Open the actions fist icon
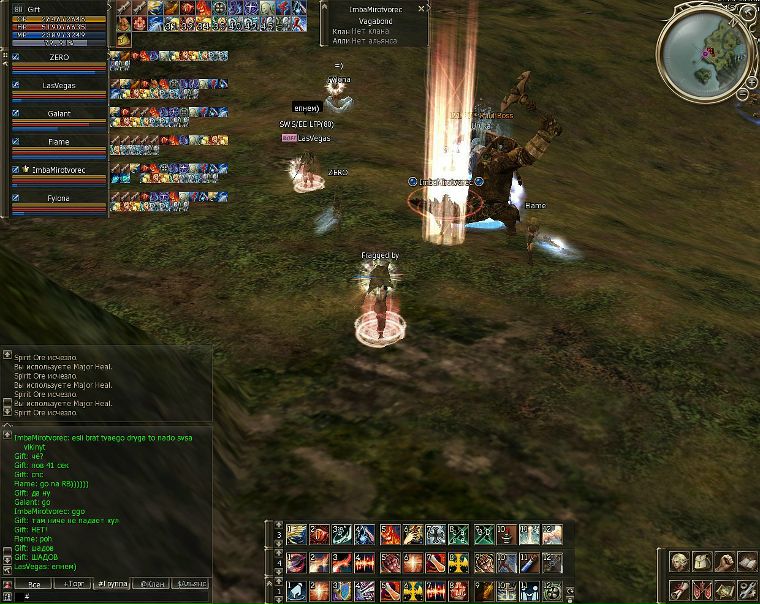Image resolution: width=760 pixels, height=604 pixels. (723, 562)
